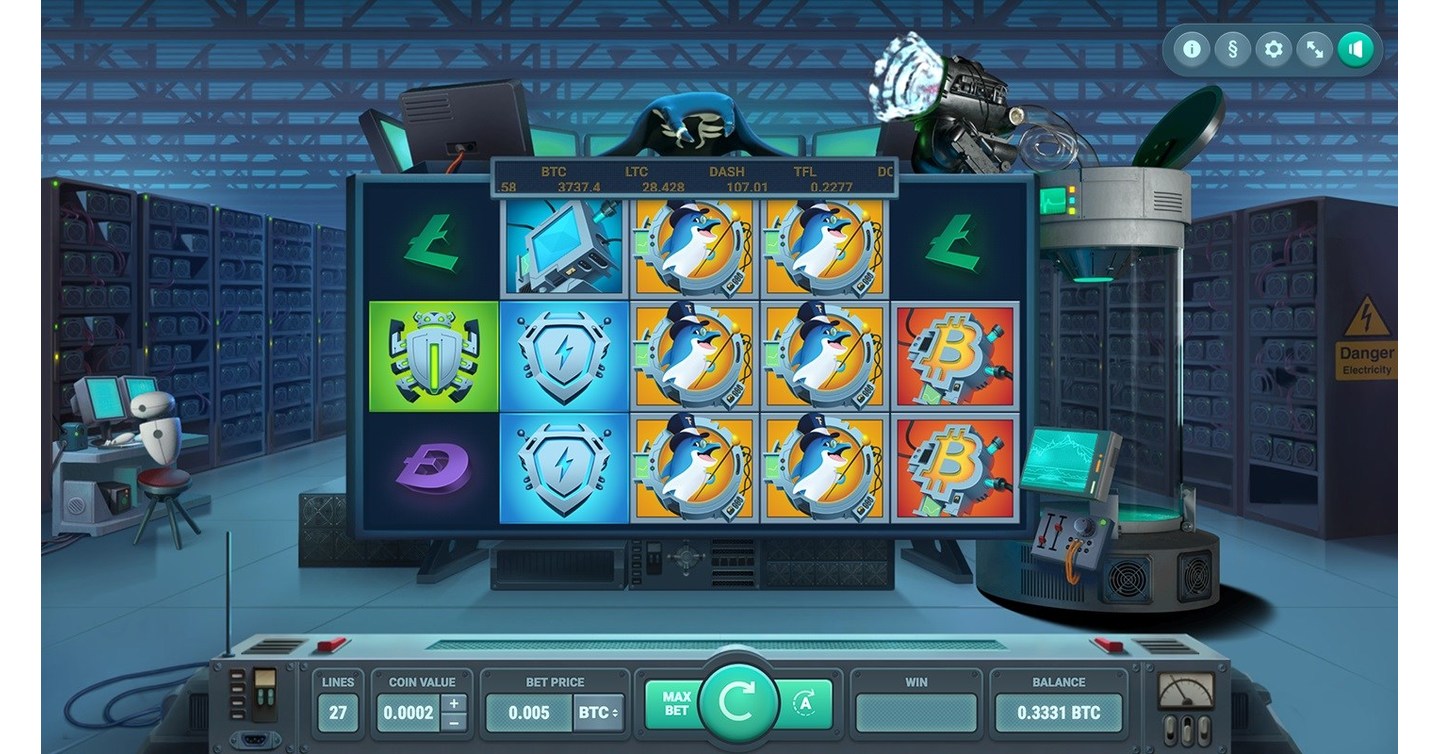
Task: Start autoplay with the circular A icon
Action: 806,703
